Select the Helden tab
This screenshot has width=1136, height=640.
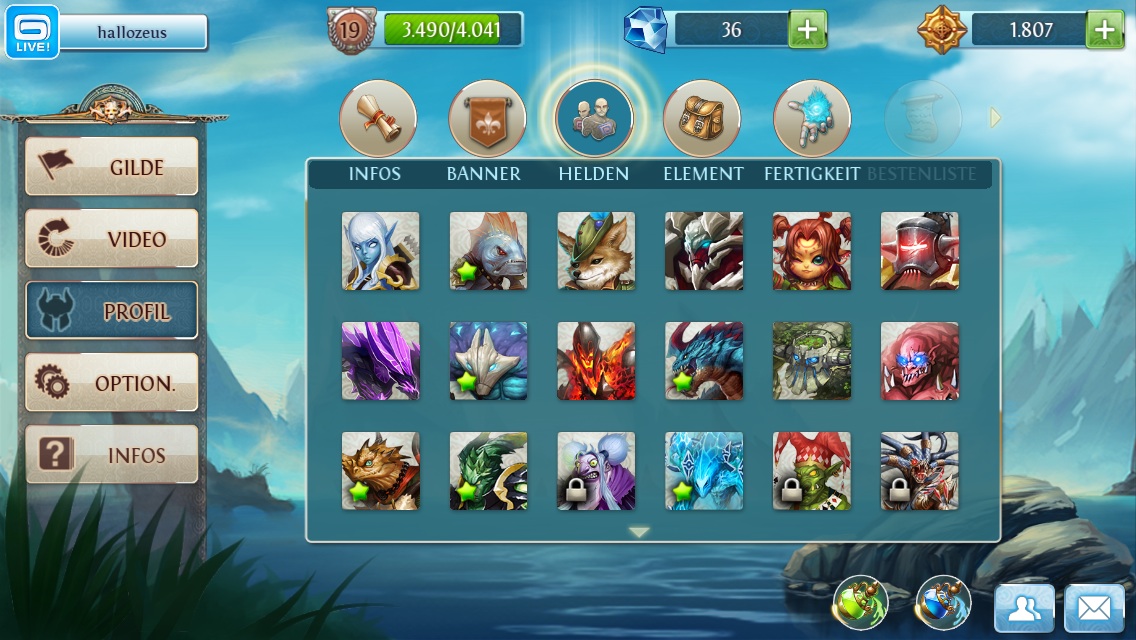[x=594, y=119]
